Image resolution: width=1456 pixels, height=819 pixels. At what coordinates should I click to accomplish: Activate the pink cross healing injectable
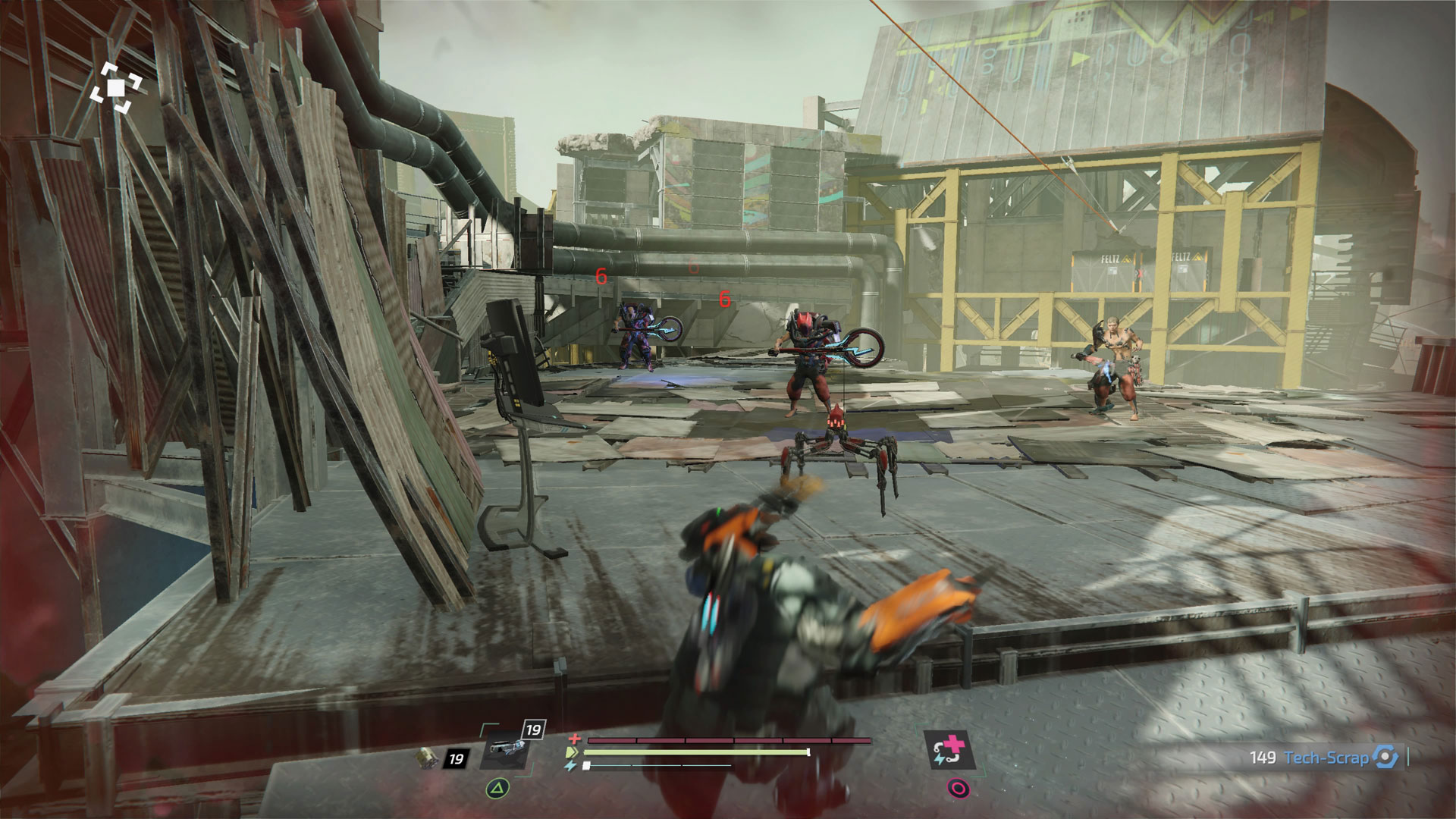click(x=949, y=749)
